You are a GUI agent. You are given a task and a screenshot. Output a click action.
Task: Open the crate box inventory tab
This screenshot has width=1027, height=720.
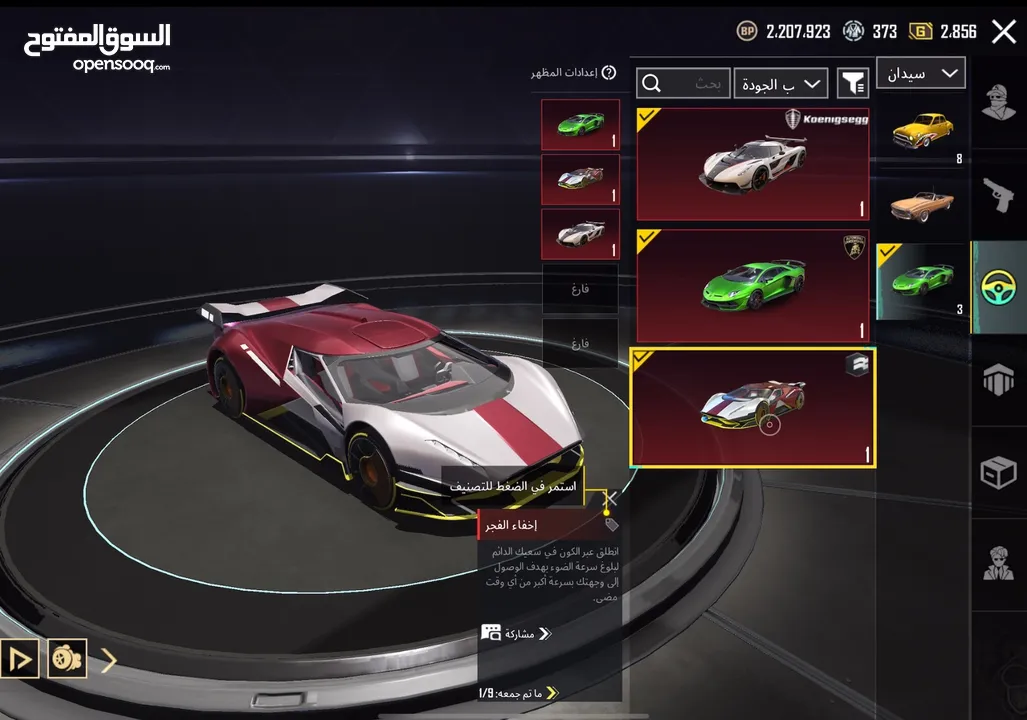tap(998, 472)
